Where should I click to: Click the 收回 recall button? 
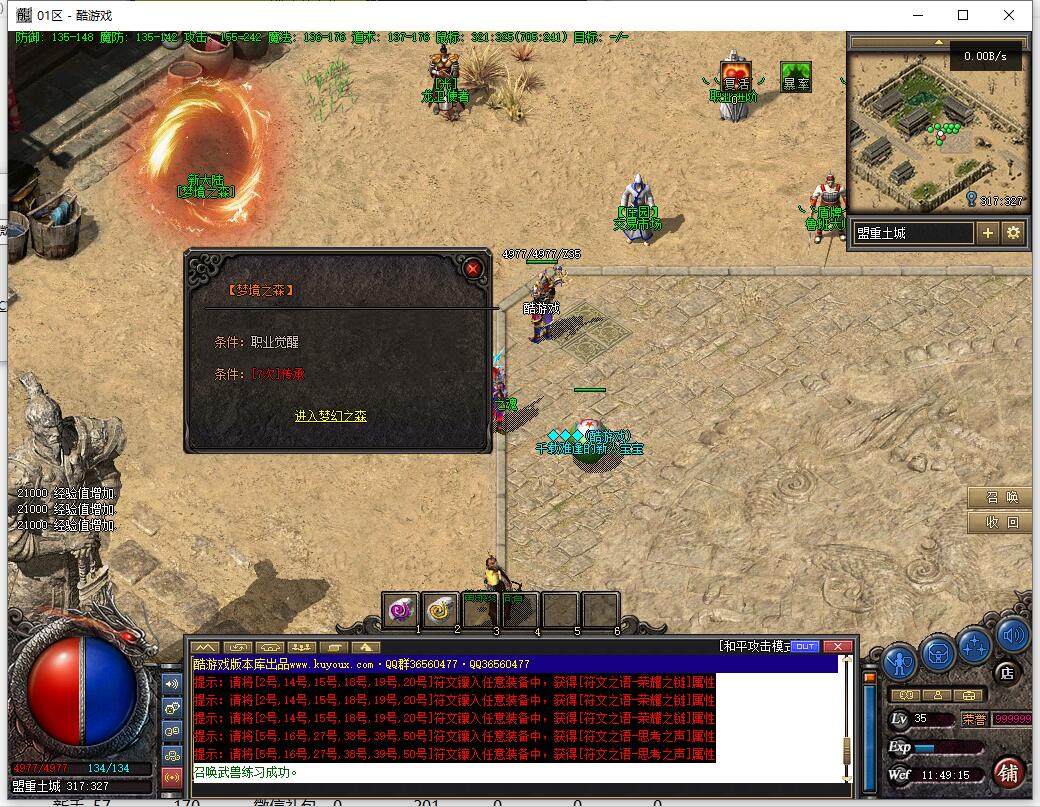(1000, 522)
